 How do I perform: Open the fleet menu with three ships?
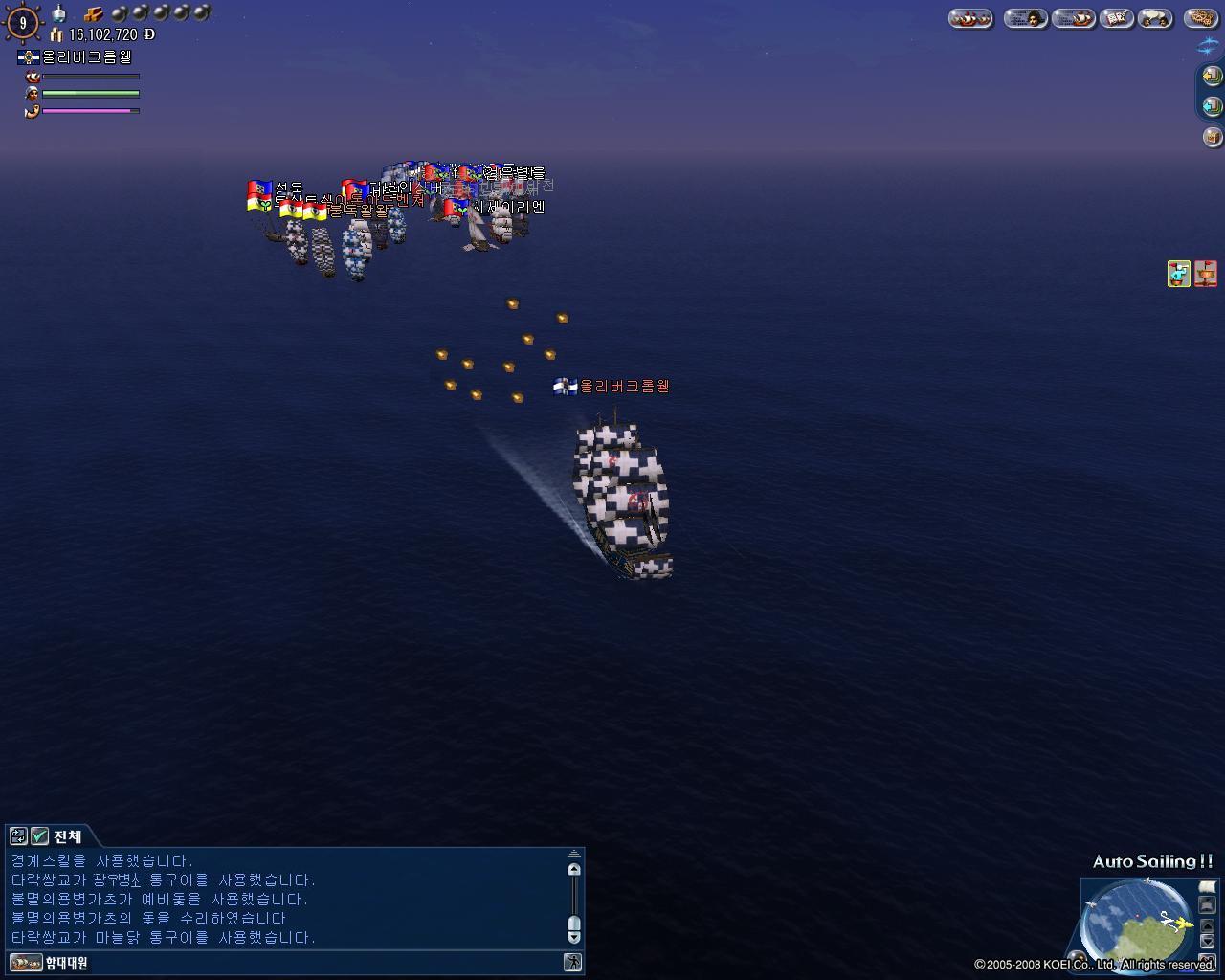click(969, 18)
